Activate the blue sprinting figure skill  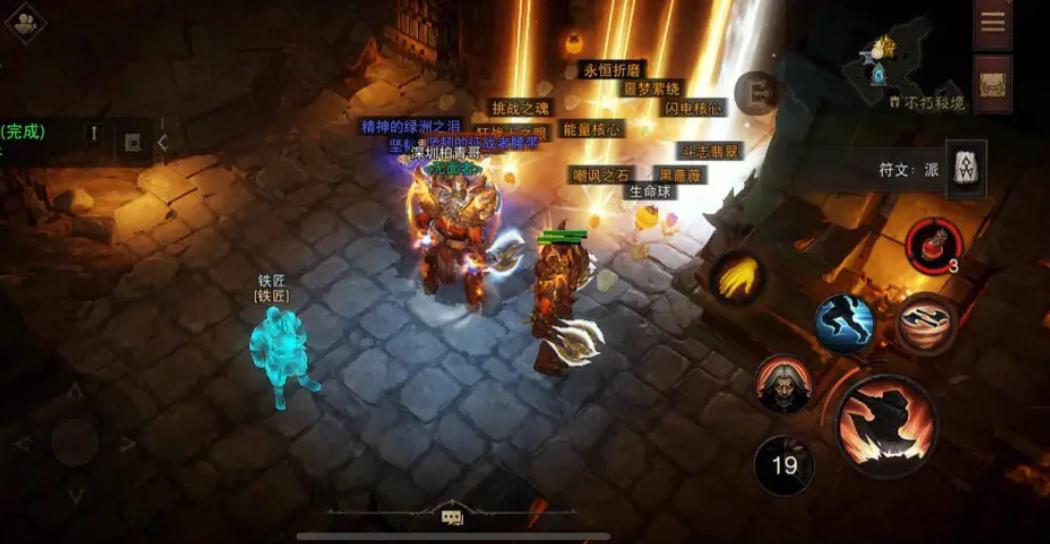(844, 323)
